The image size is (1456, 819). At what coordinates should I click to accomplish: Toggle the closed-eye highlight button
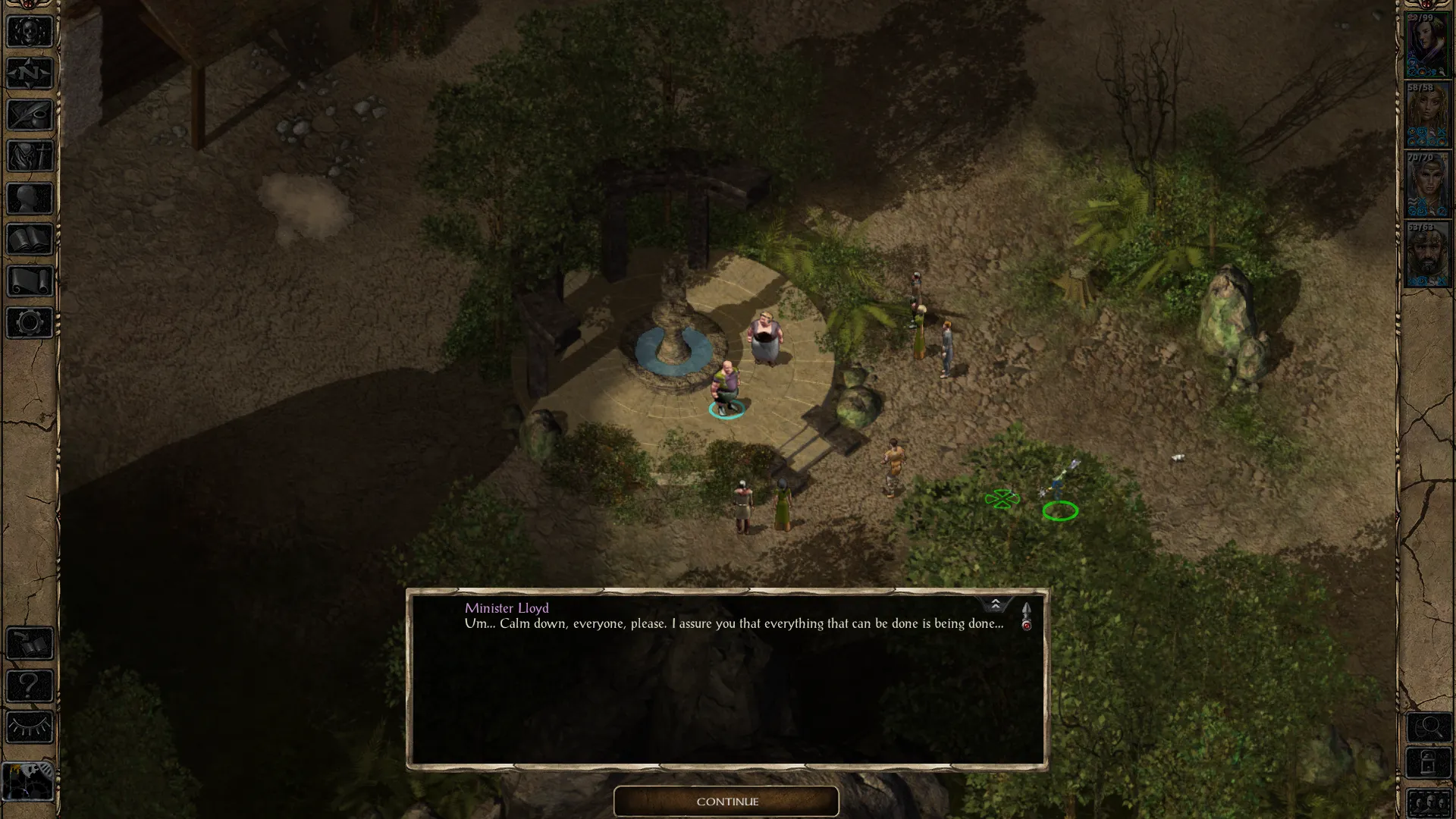coord(30,727)
